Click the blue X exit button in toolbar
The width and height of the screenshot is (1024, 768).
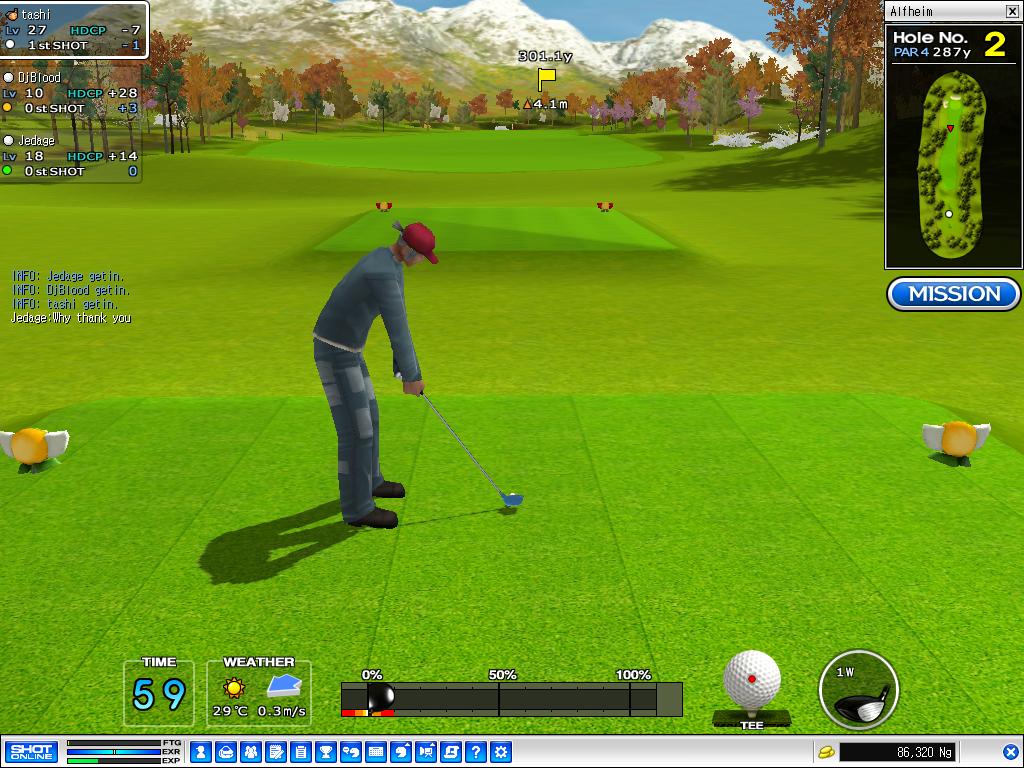[x=1011, y=752]
